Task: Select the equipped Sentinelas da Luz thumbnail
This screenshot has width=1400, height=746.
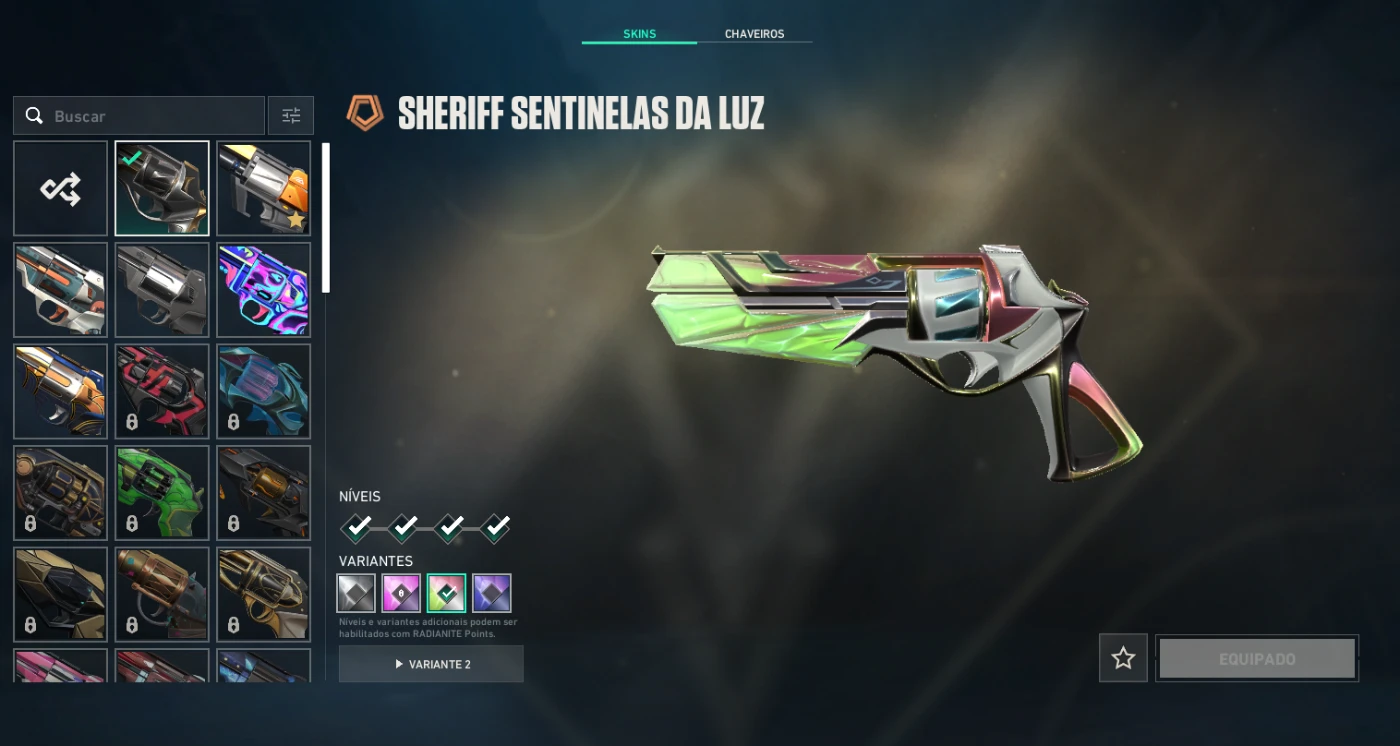Action: point(162,188)
